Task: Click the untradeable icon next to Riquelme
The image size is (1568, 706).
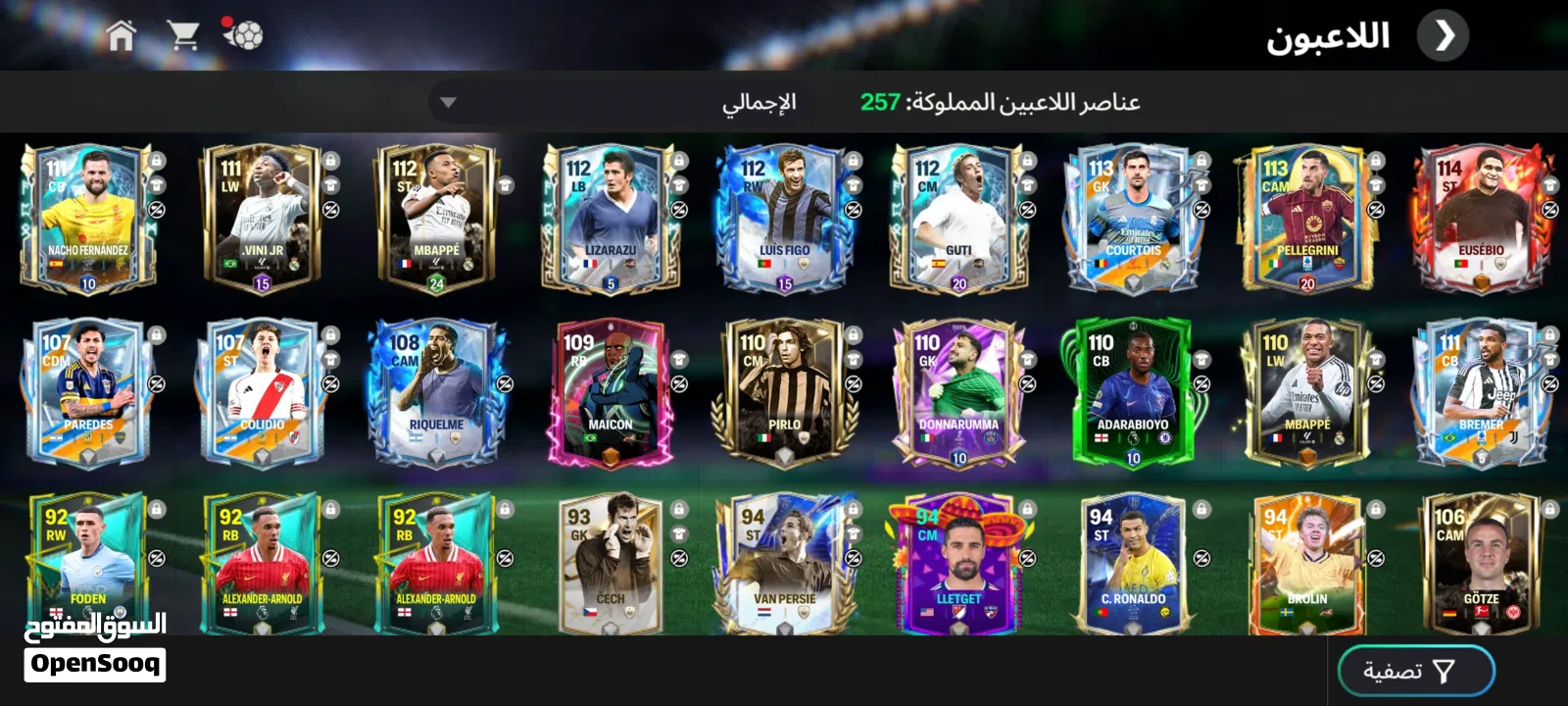Action: click(x=503, y=383)
